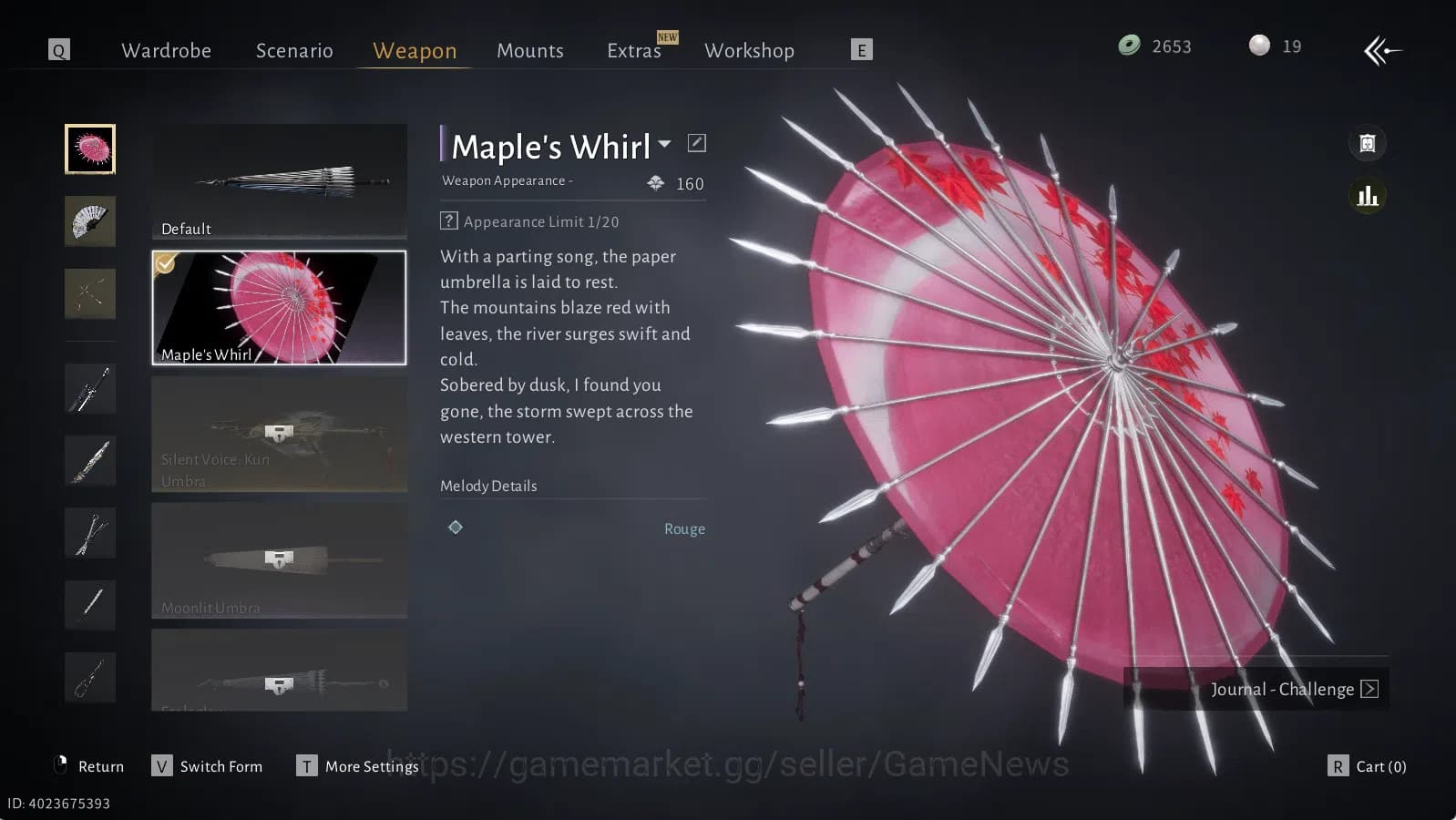Open the Mounts tab
The width and height of the screenshot is (1456, 820).
coord(530,50)
